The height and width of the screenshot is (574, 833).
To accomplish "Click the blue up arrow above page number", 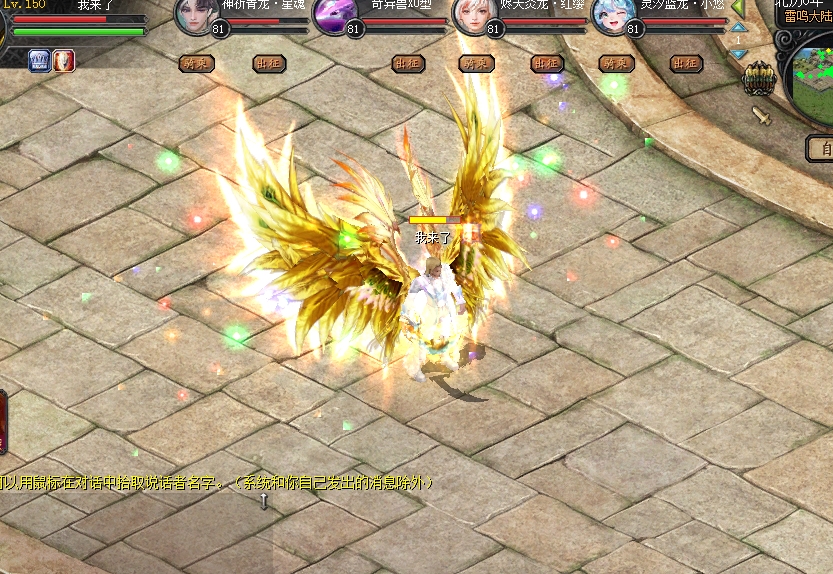I will [x=738, y=28].
